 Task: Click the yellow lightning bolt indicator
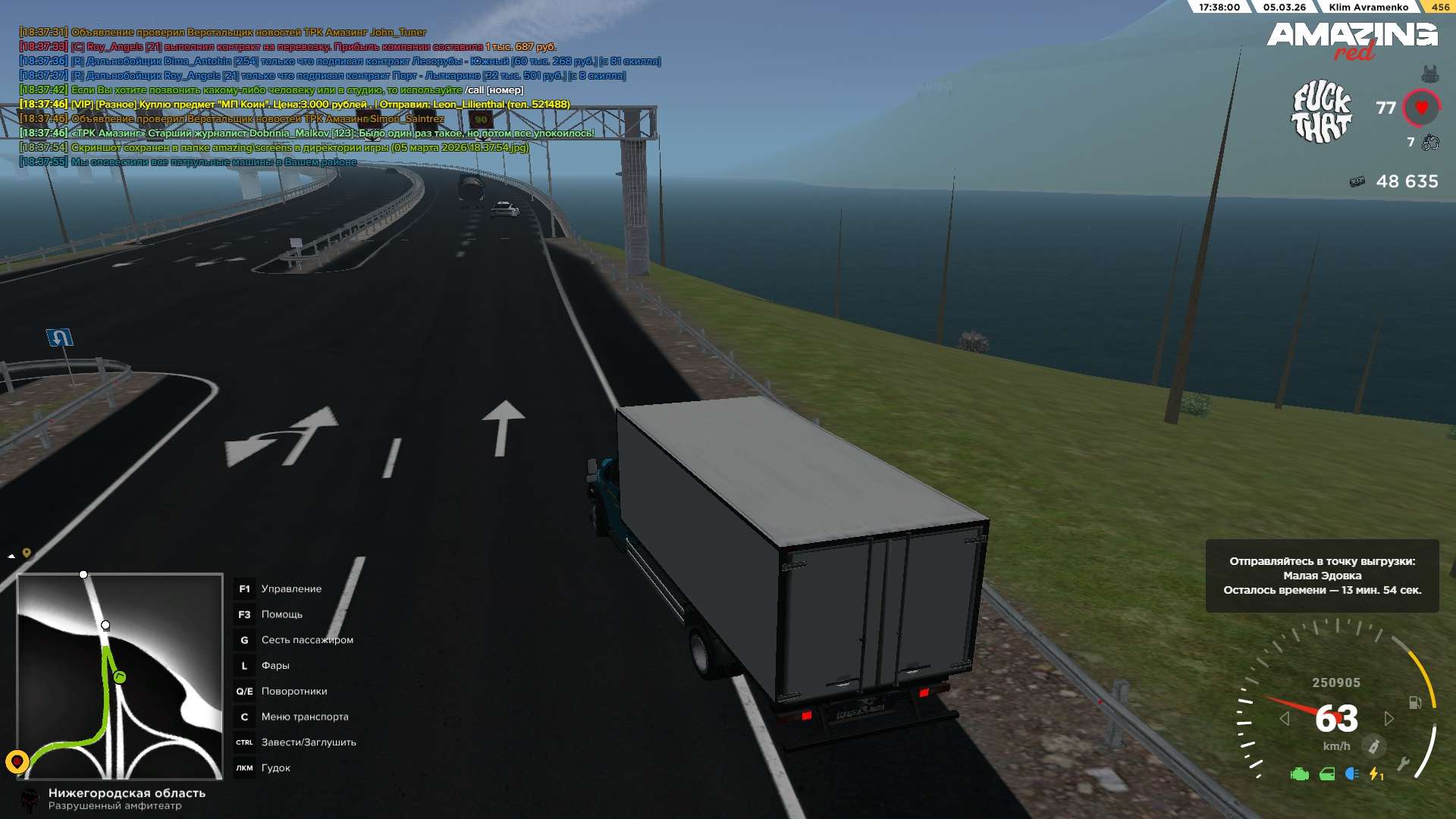click(x=1375, y=774)
